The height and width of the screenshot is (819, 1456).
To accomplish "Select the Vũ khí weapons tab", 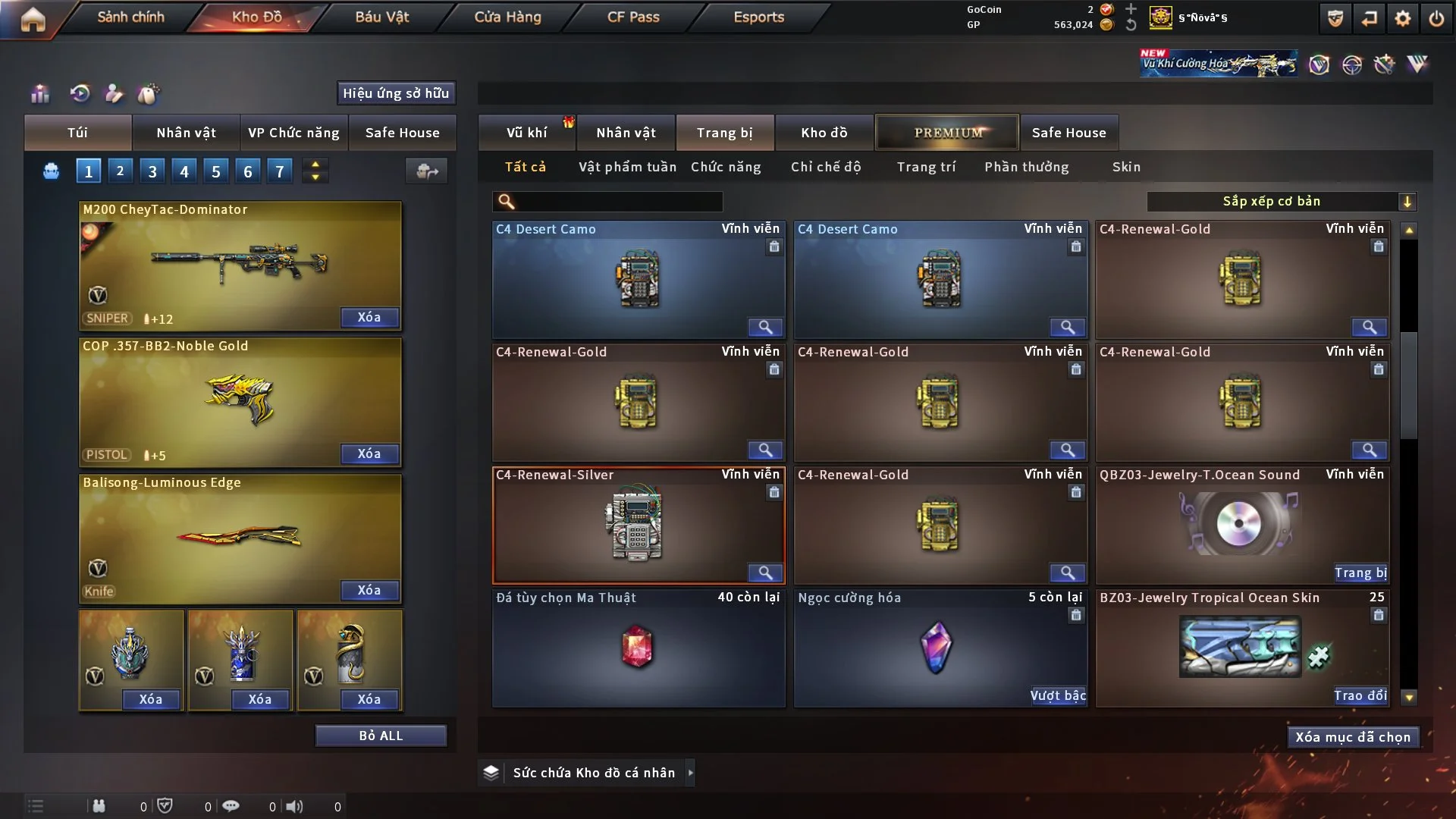I will pos(526,133).
